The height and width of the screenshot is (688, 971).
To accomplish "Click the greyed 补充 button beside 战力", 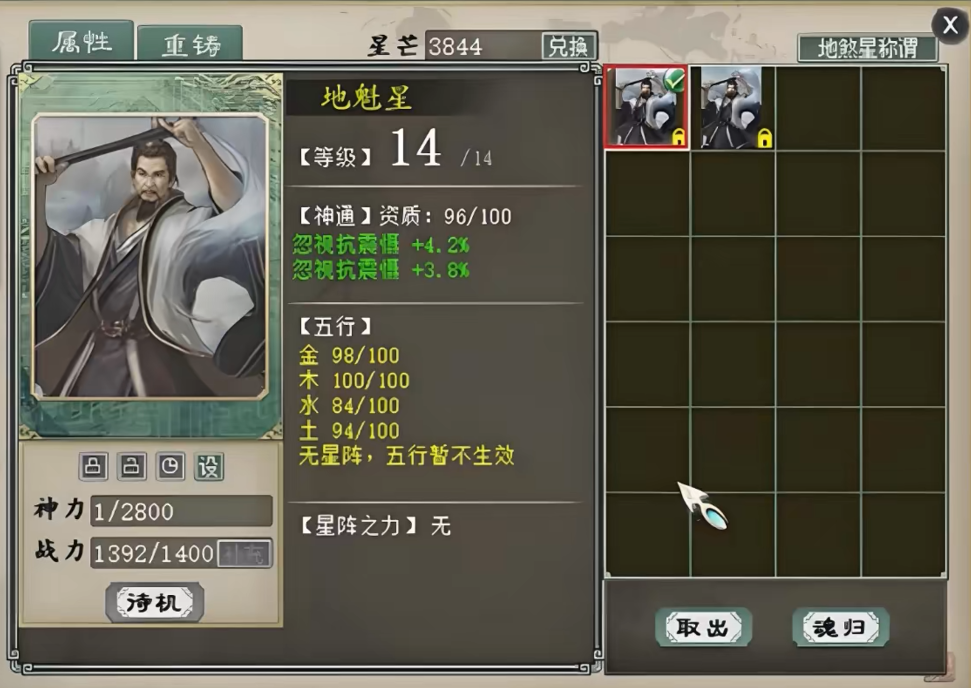I will 245,553.
